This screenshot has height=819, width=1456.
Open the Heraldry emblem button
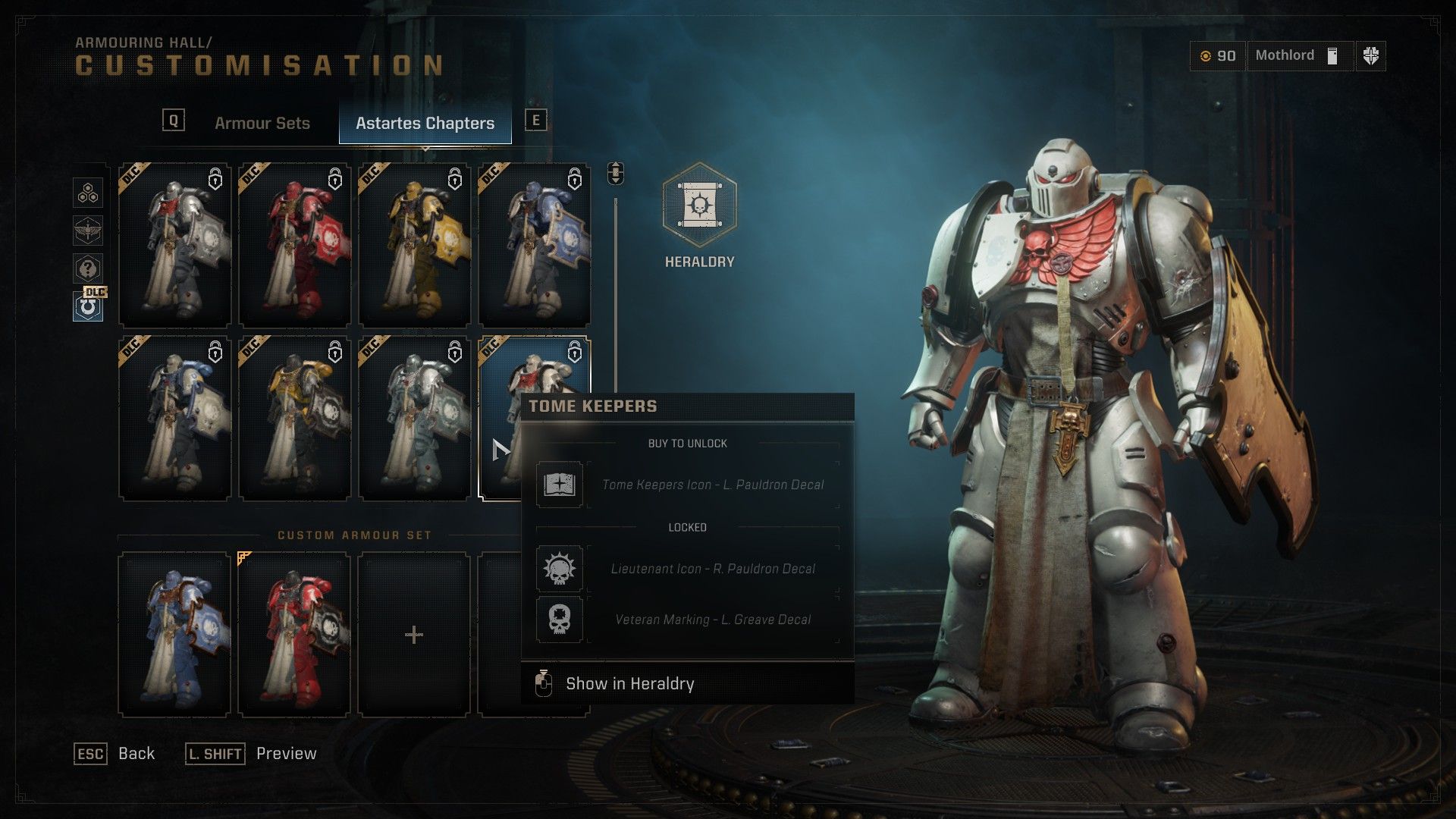[699, 206]
